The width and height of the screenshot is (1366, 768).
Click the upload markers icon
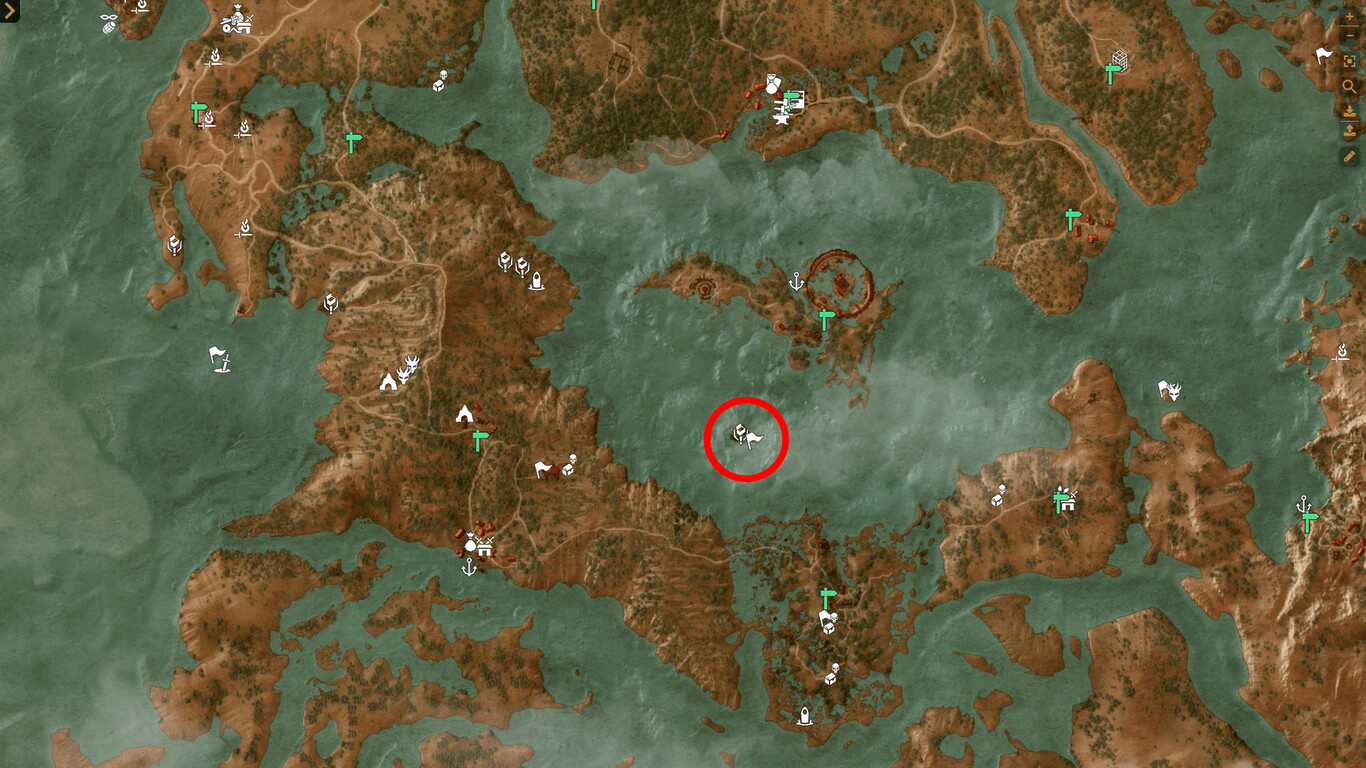point(1349,131)
